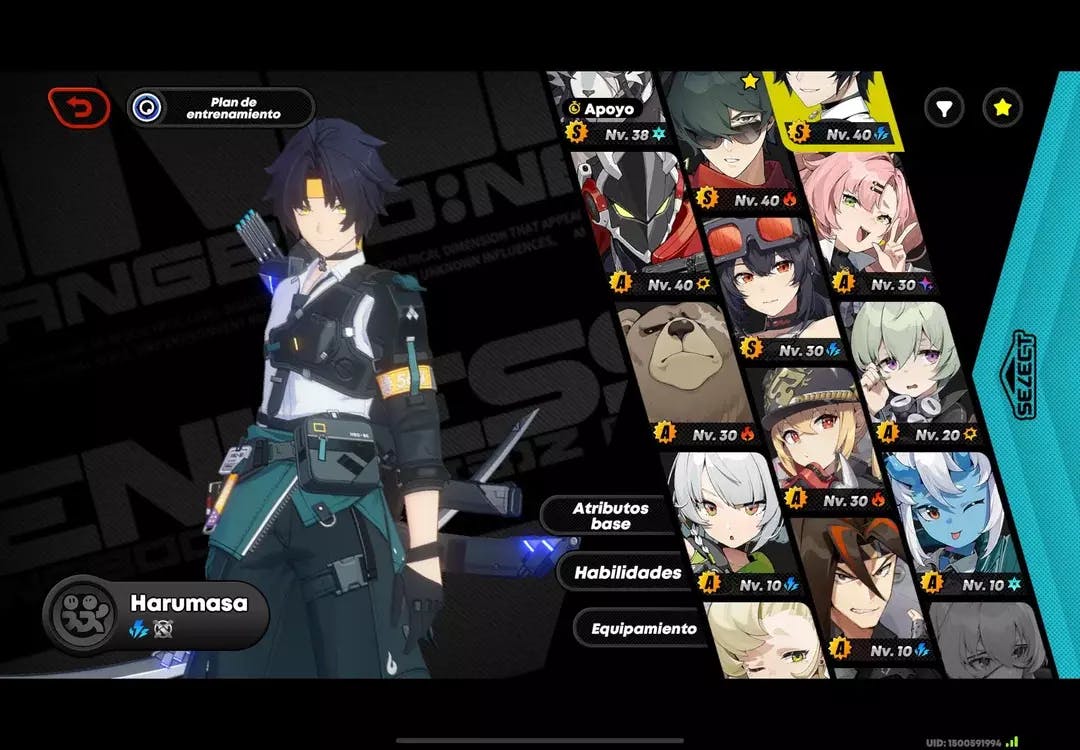Toggle the yellow star favorites button

1001,107
